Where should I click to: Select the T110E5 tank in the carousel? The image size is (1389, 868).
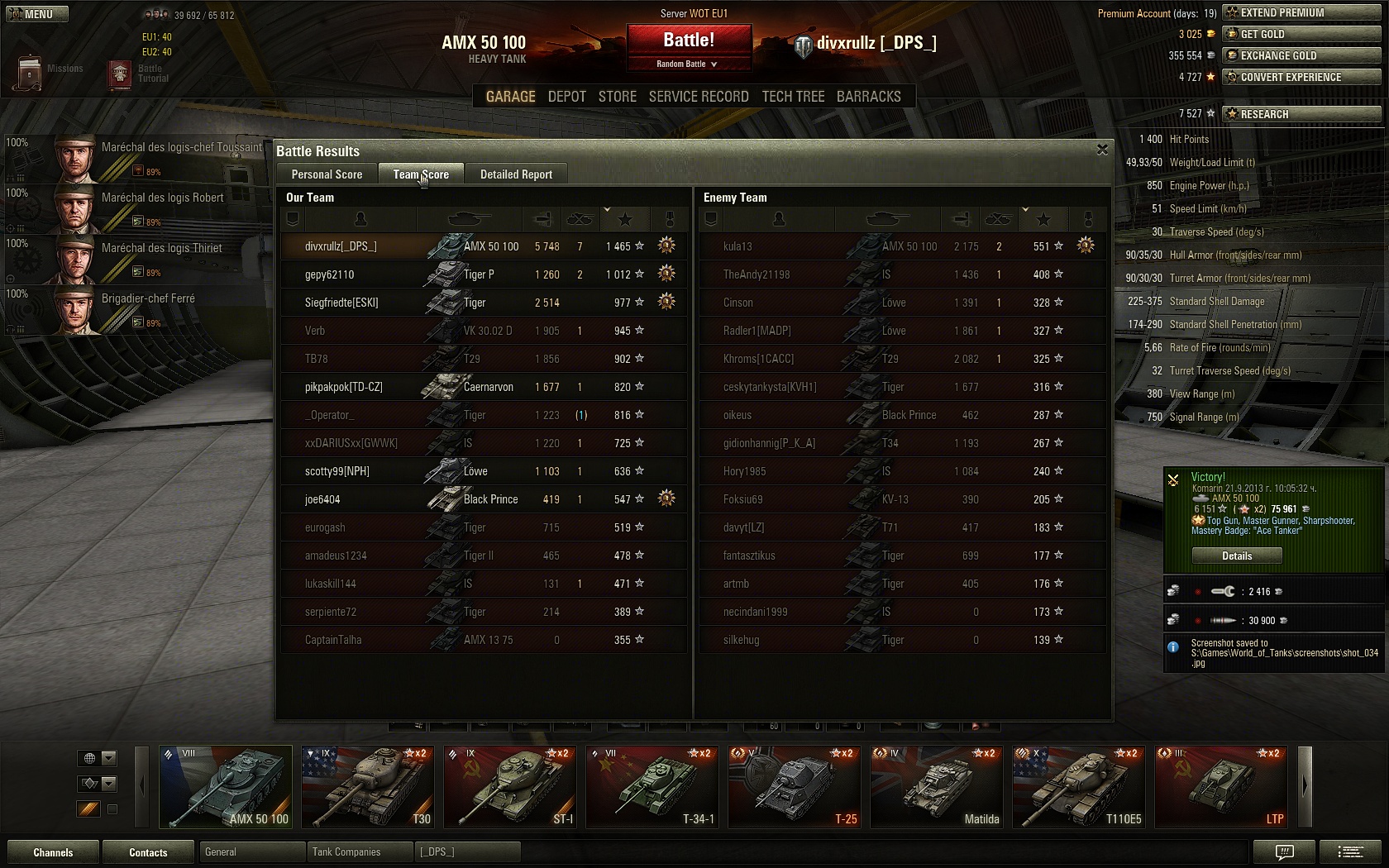coord(1079,787)
